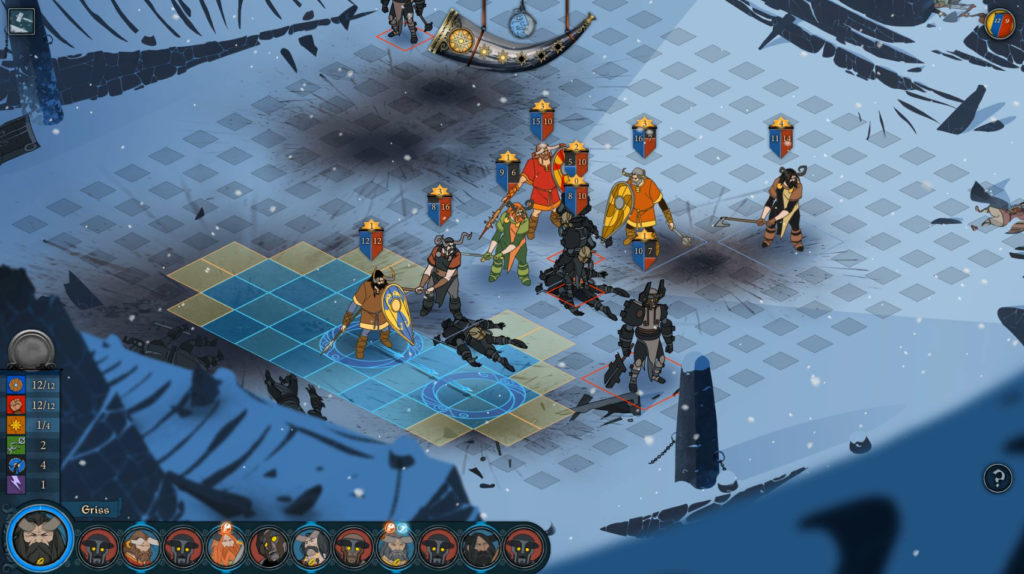Open the hammer options menu icon
The width and height of the screenshot is (1024, 574).
click(21, 21)
